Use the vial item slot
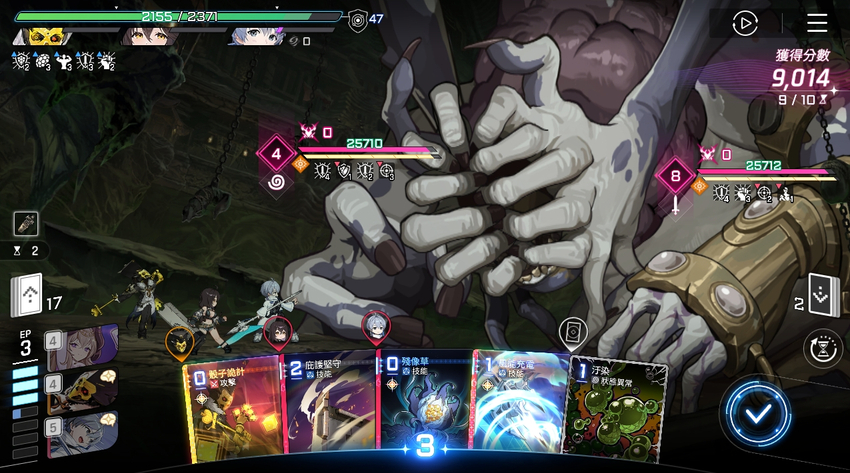This screenshot has width=850, height=473. coord(26,224)
